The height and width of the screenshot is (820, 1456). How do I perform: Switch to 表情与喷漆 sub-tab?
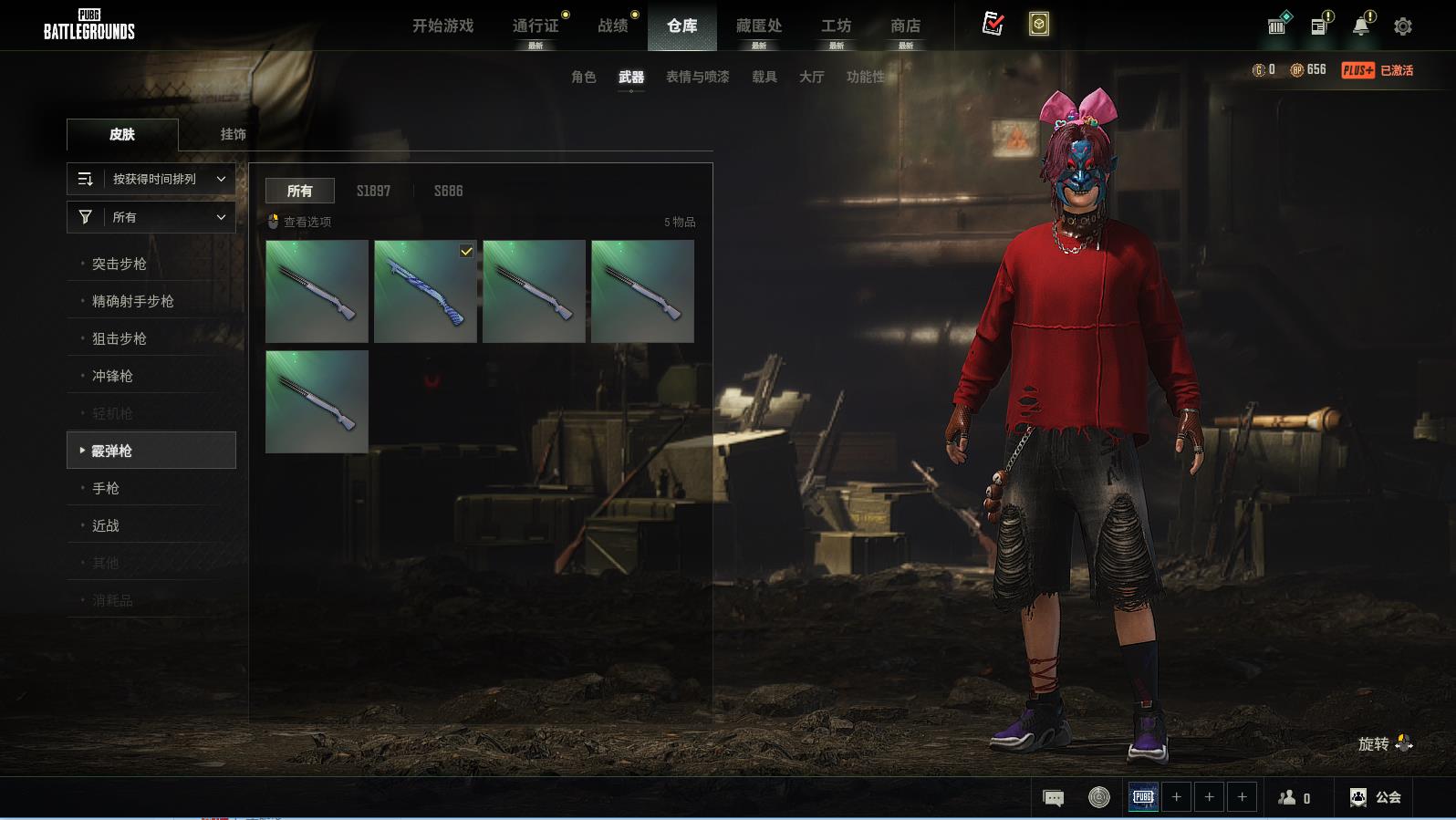tap(697, 77)
